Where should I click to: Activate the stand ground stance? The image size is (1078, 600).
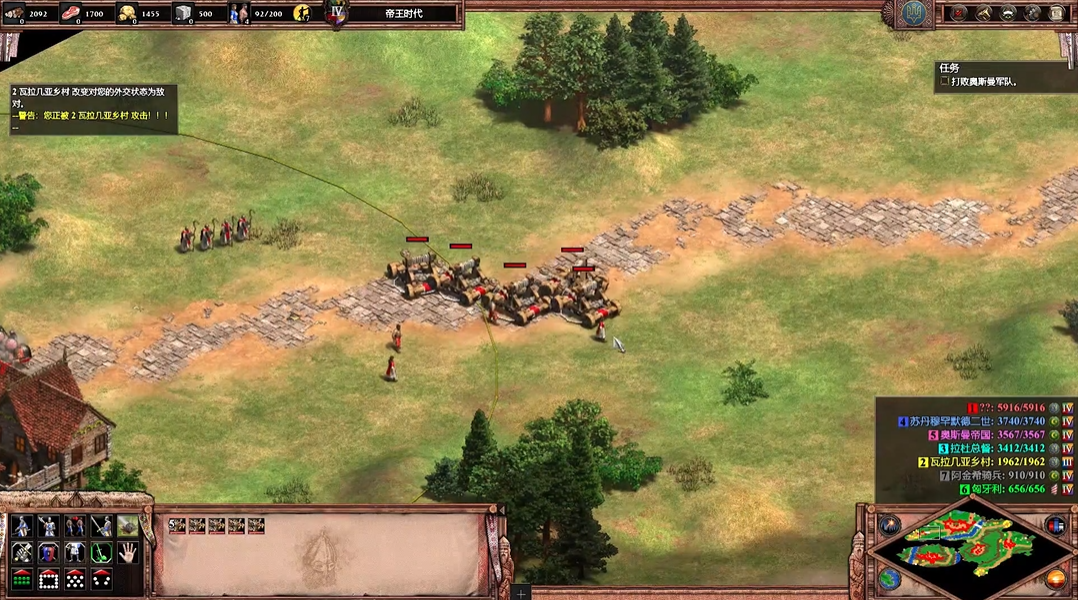(x=74, y=526)
